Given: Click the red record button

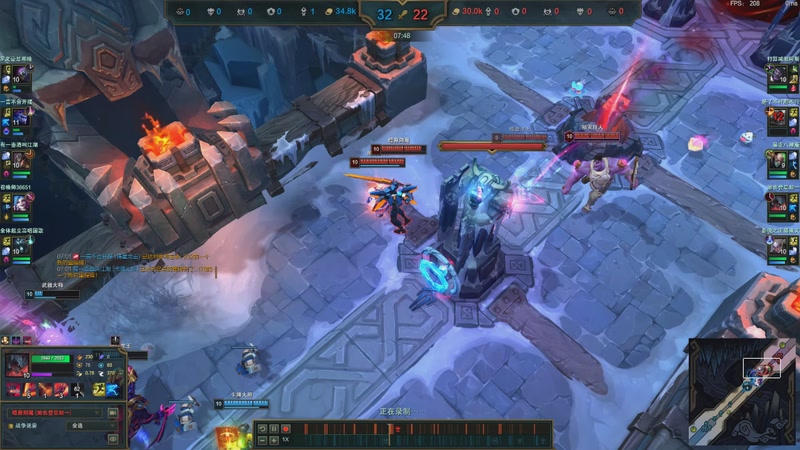Looking at the screenshot, I should [286, 429].
